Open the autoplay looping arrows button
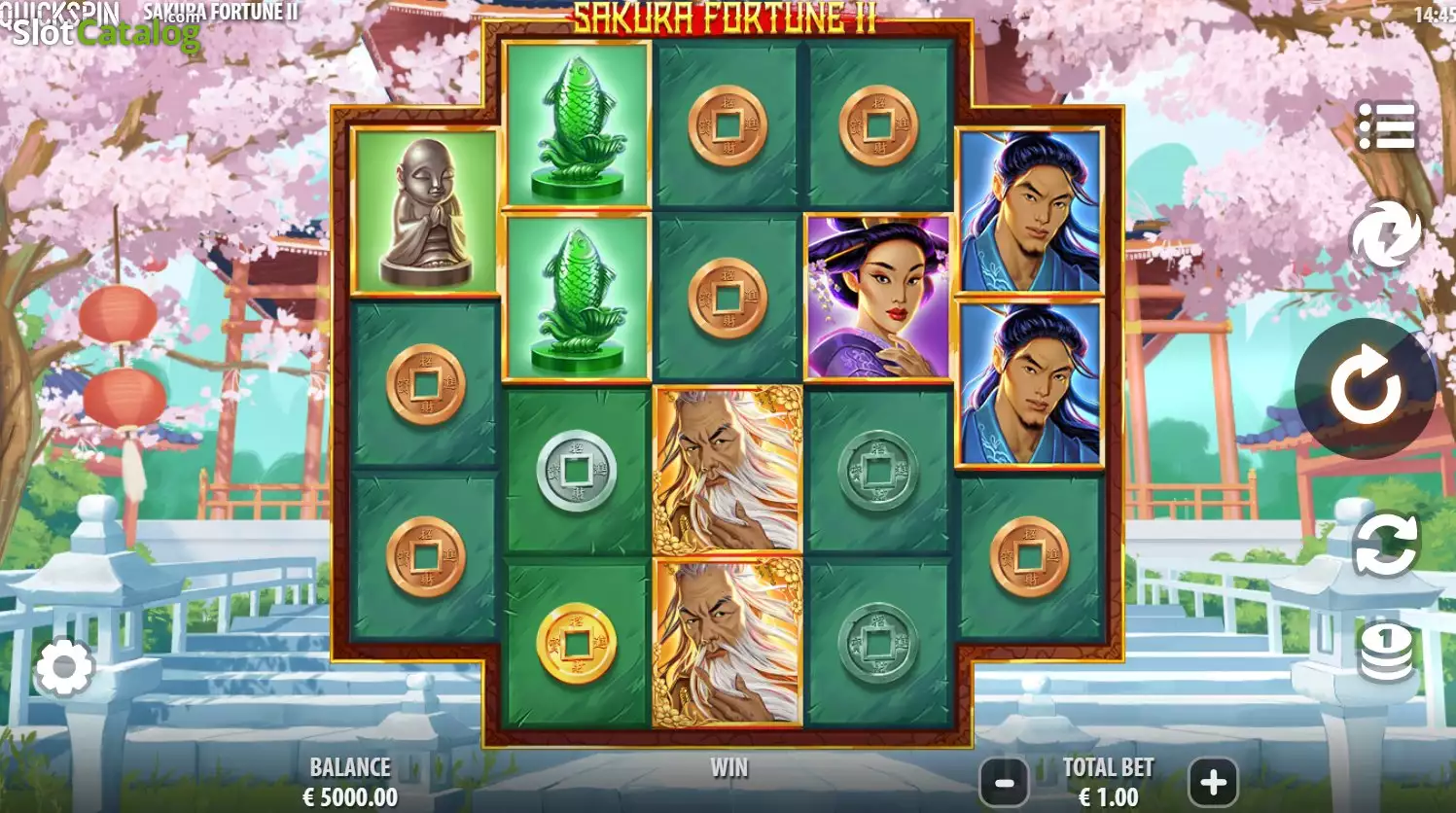 [1385, 546]
